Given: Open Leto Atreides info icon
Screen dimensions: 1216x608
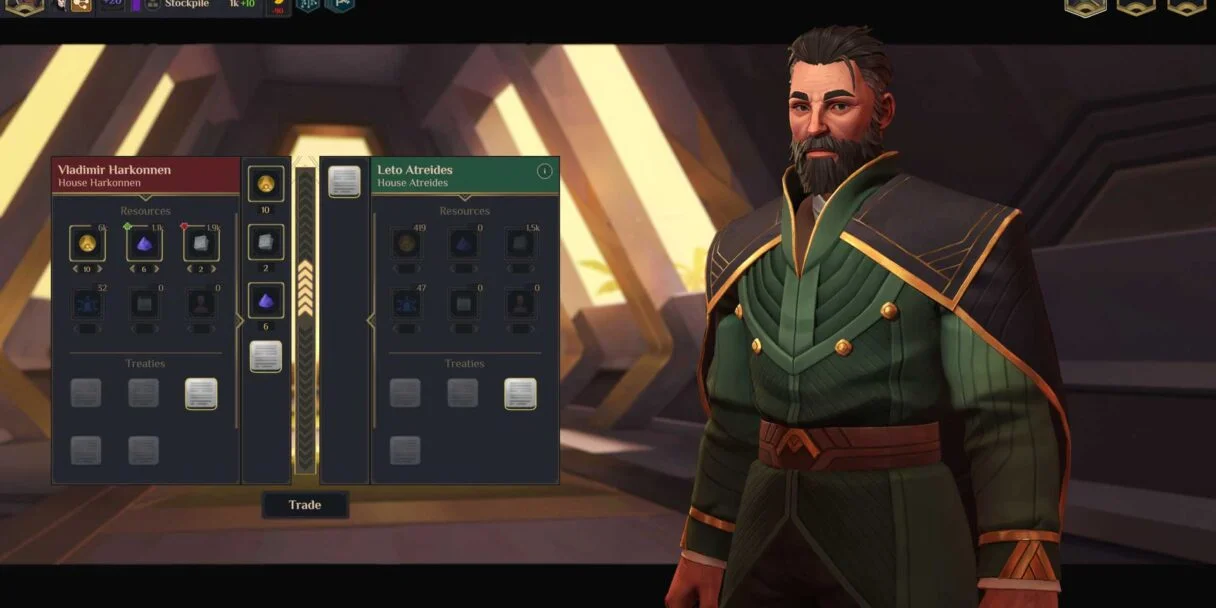Looking at the screenshot, I should 544,171.
